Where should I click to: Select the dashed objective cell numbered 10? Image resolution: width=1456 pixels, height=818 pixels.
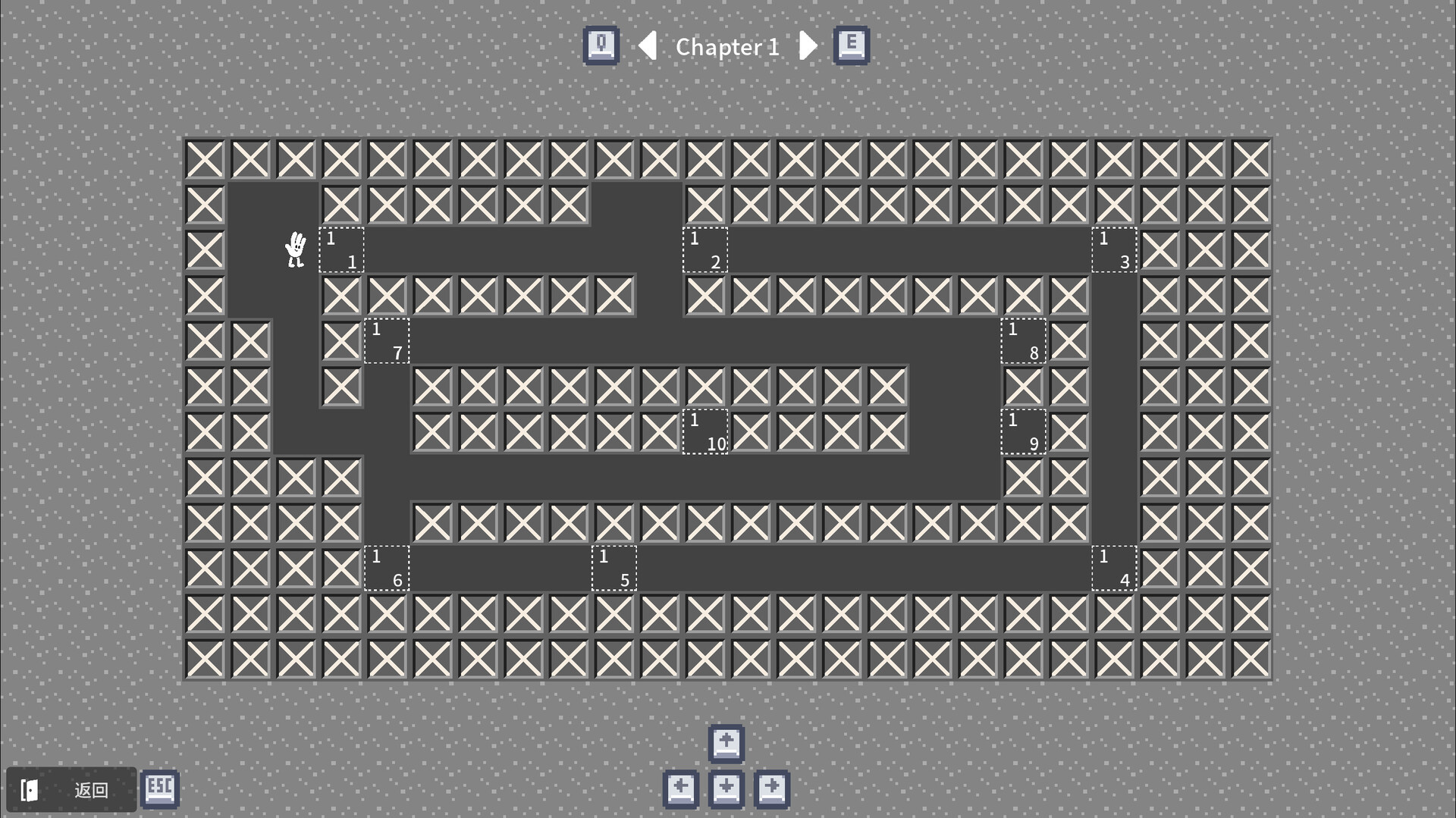[705, 432]
